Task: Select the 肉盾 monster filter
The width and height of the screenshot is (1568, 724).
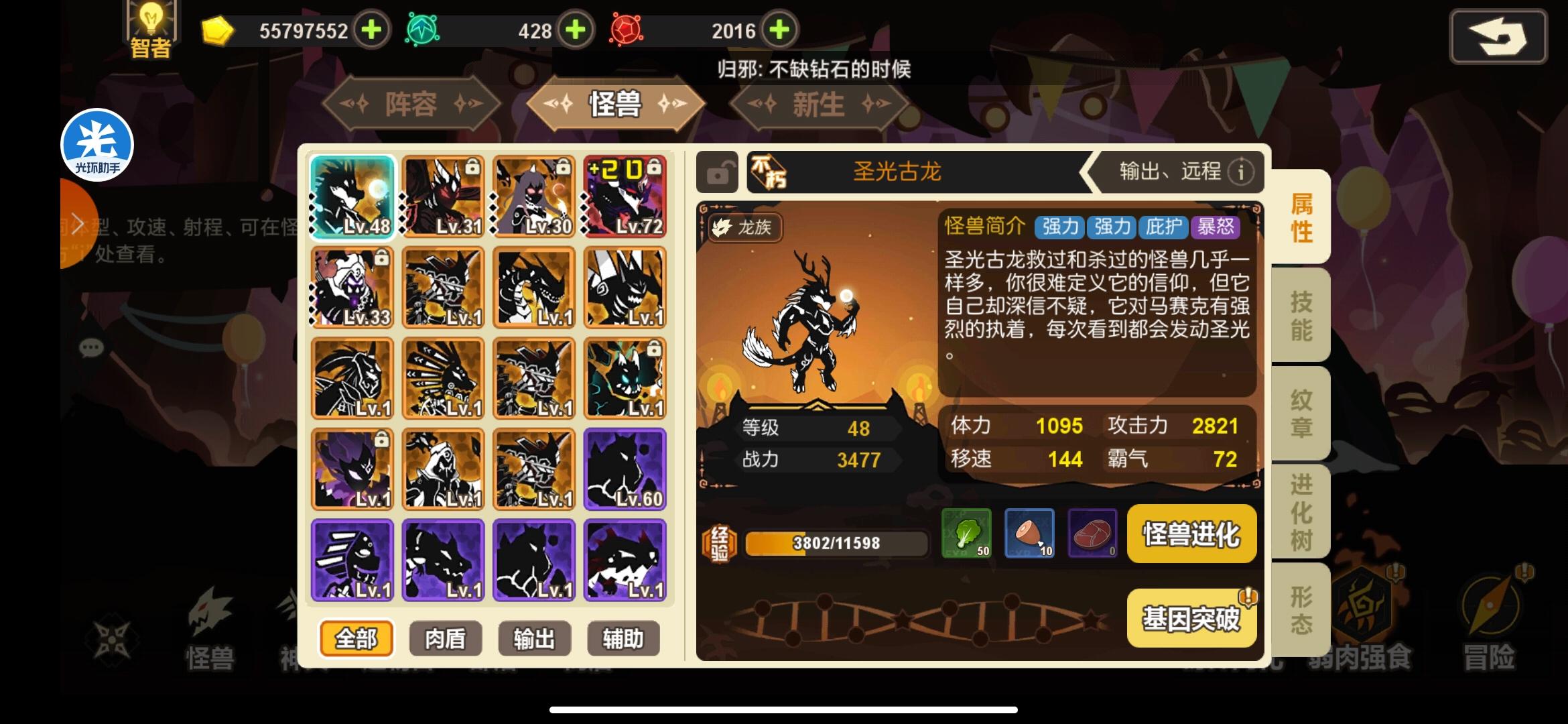Action: click(444, 638)
